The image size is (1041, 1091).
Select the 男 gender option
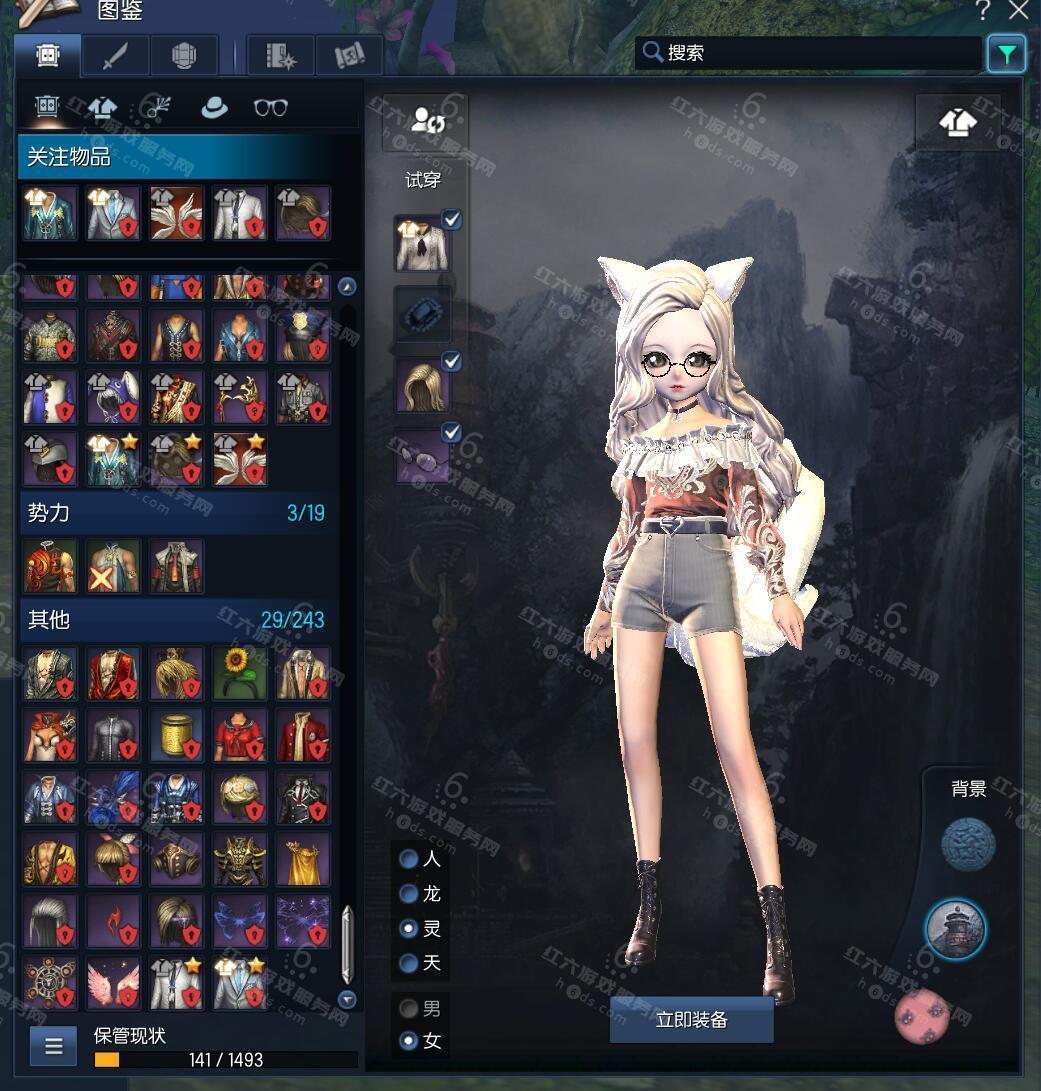[x=409, y=1008]
